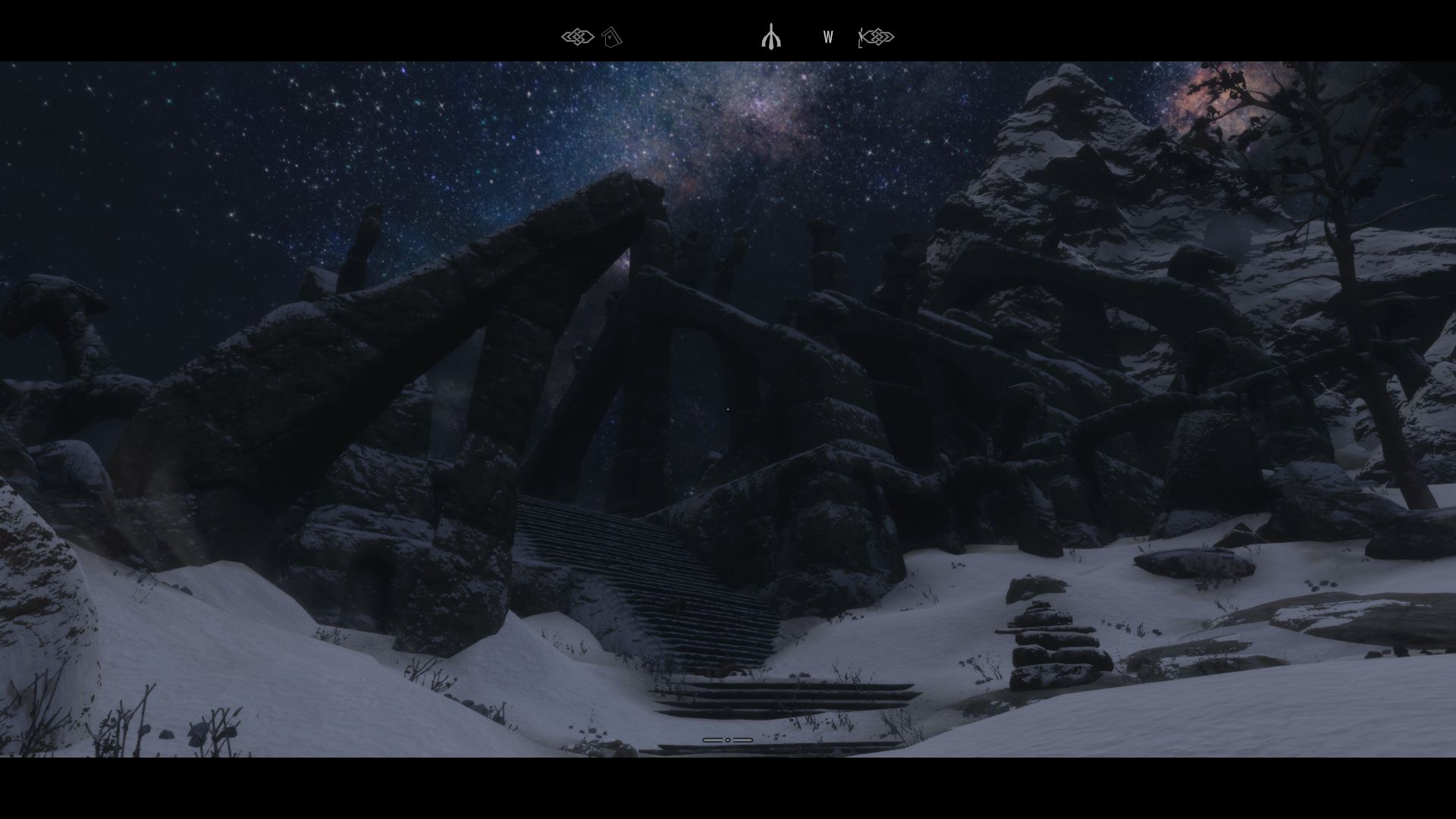Click the shack location marker on the compass
The height and width of the screenshot is (819, 1456).
(x=611, y=36)
